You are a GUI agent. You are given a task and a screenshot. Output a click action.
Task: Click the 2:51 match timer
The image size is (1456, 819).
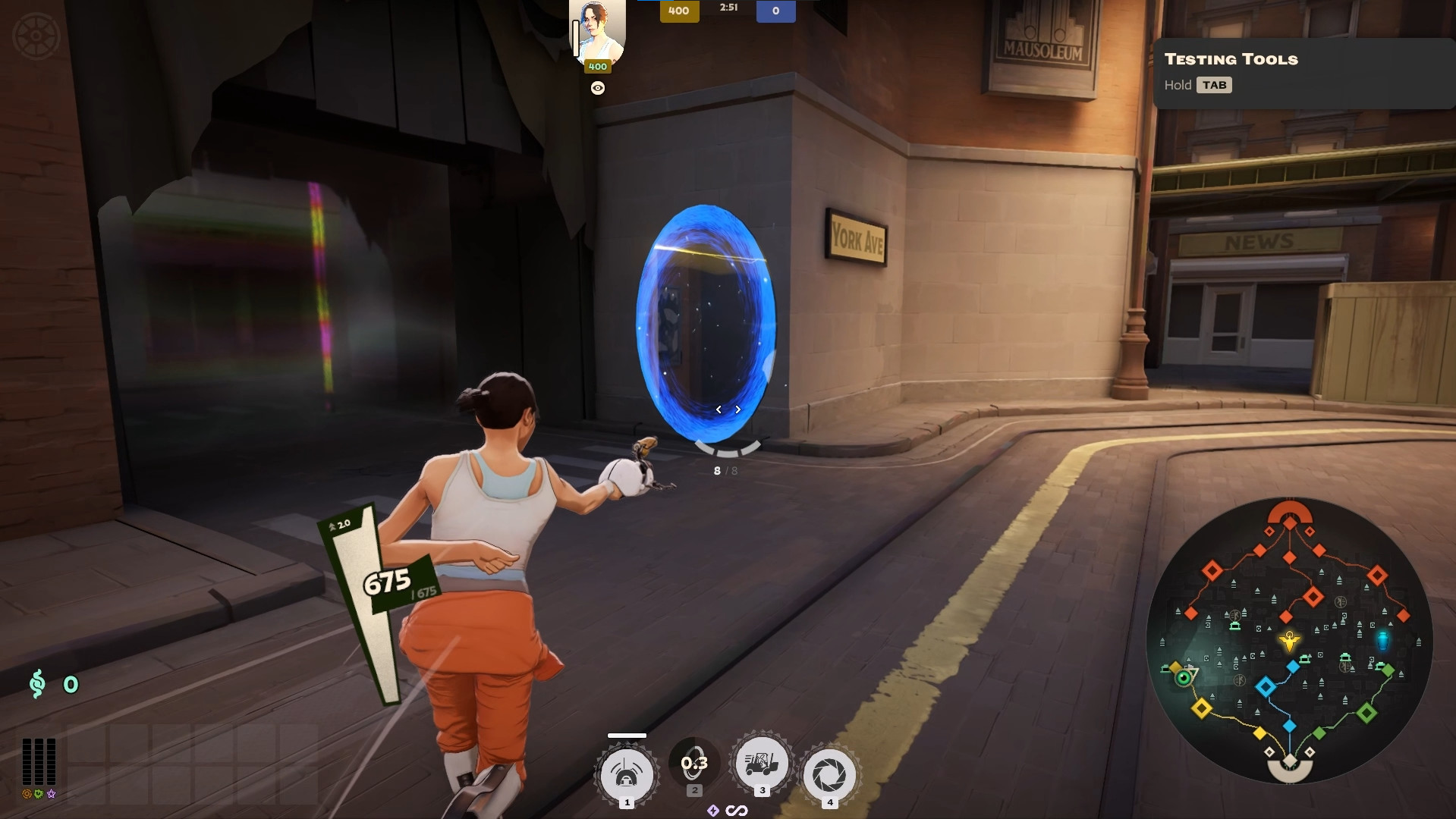pos(728,8)
